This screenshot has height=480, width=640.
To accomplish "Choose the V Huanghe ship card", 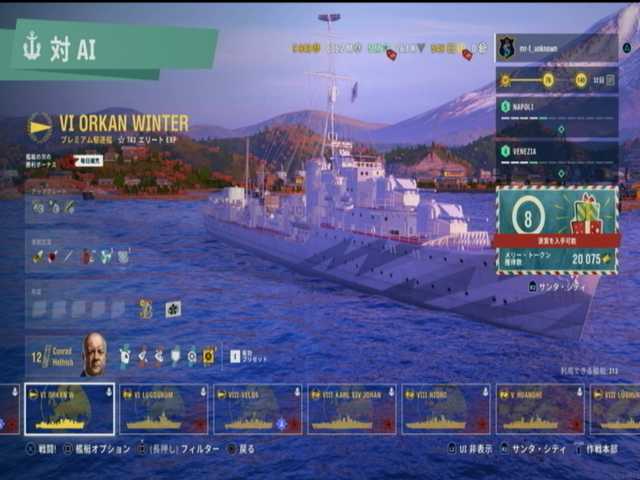I will tap(540, 409).
